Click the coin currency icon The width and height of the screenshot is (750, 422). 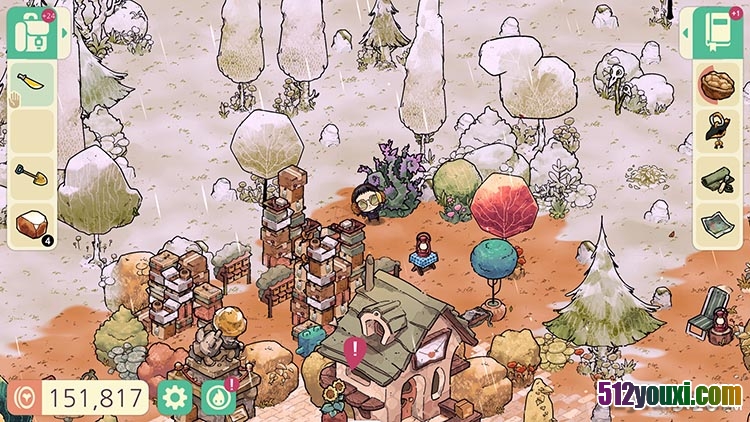tap(22, 398)
